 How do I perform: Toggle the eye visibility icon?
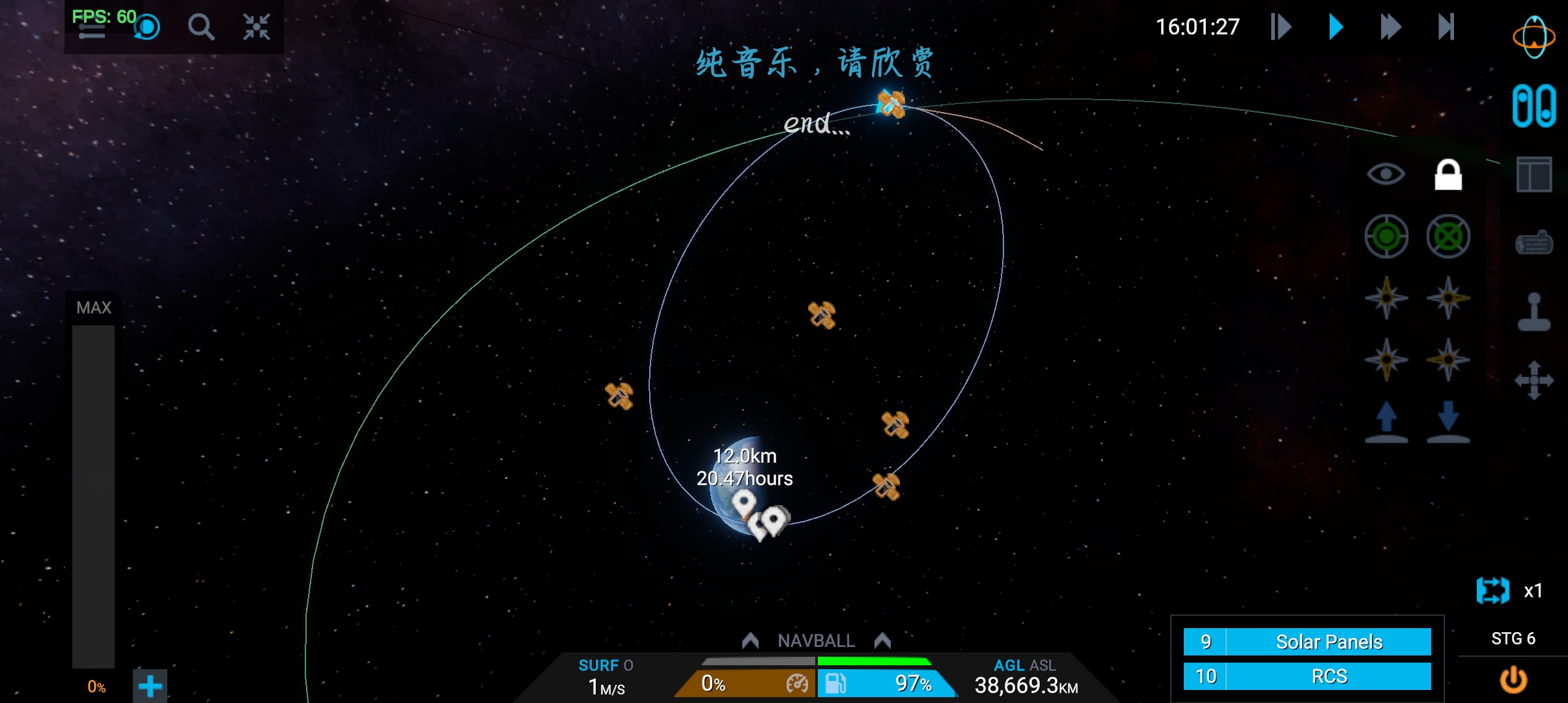pos(1386,174)
